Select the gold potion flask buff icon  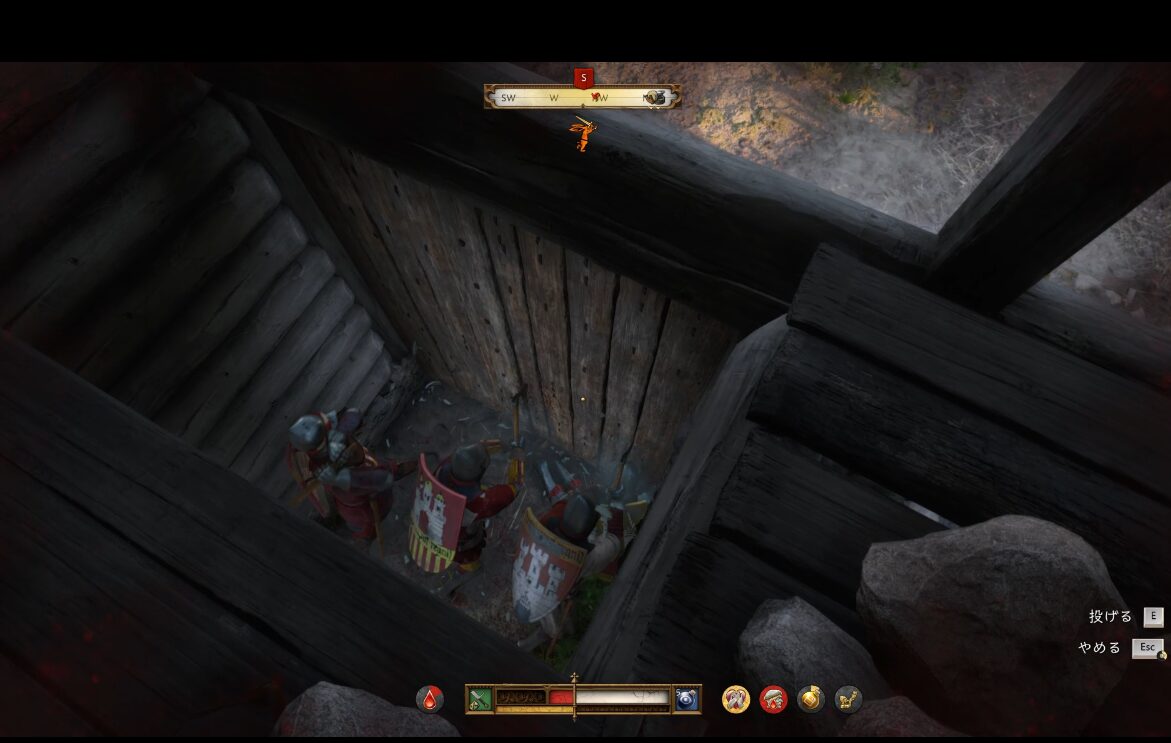tap(811, 699)
